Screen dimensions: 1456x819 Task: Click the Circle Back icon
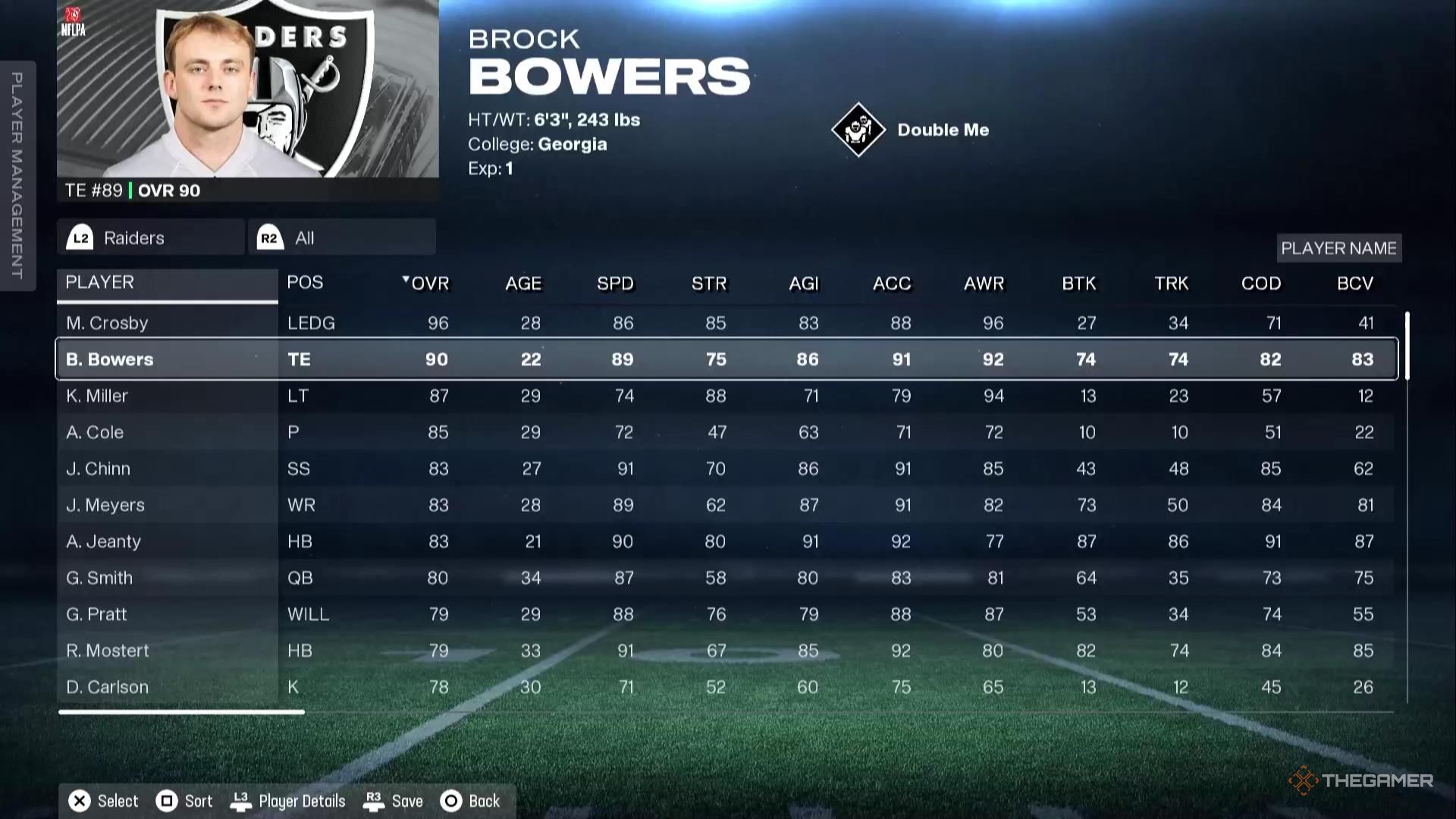[x=451, y=801]
